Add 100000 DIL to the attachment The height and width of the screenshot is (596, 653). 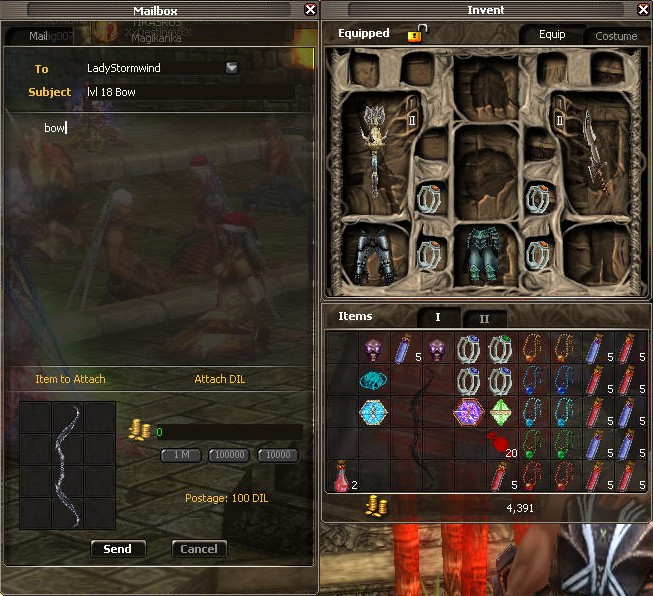(x=229, y=455)
